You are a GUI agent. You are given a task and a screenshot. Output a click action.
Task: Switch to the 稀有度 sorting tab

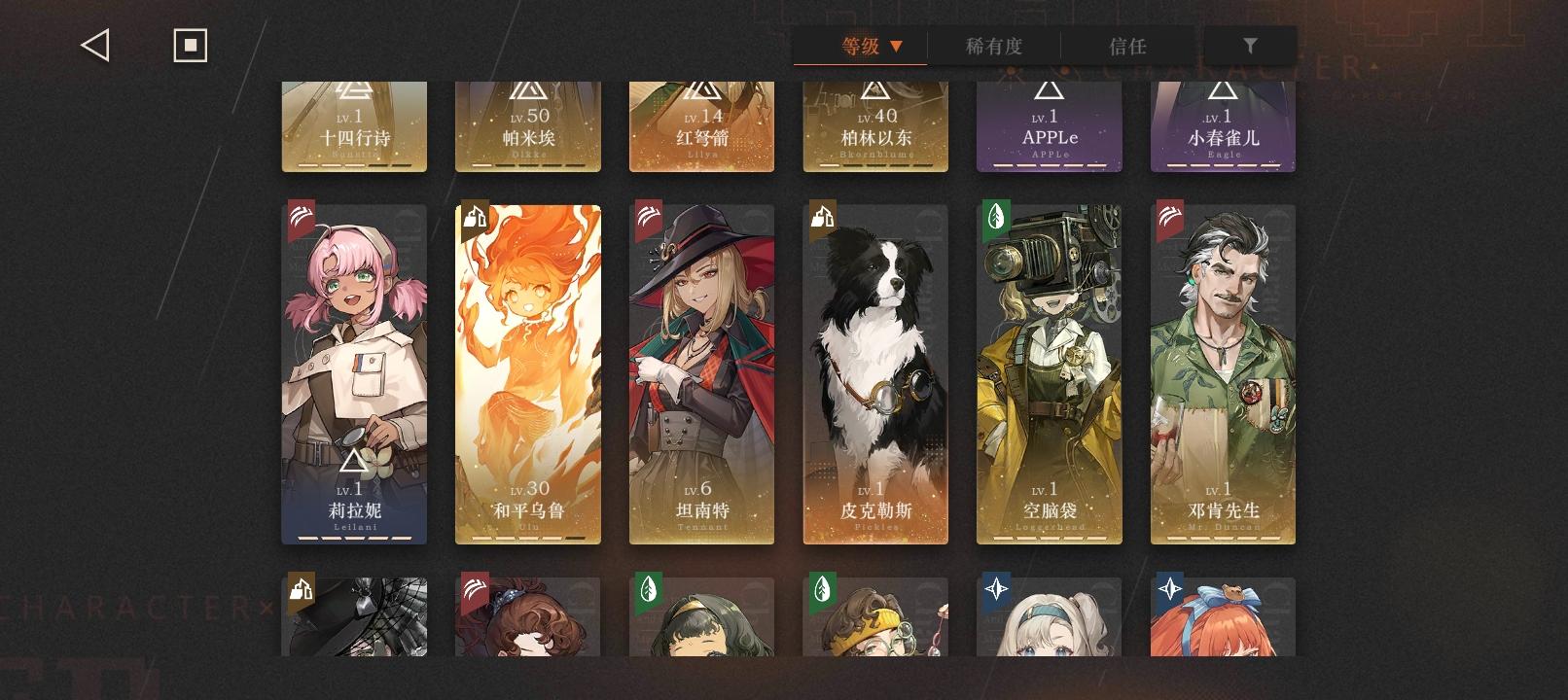[991, 45]
